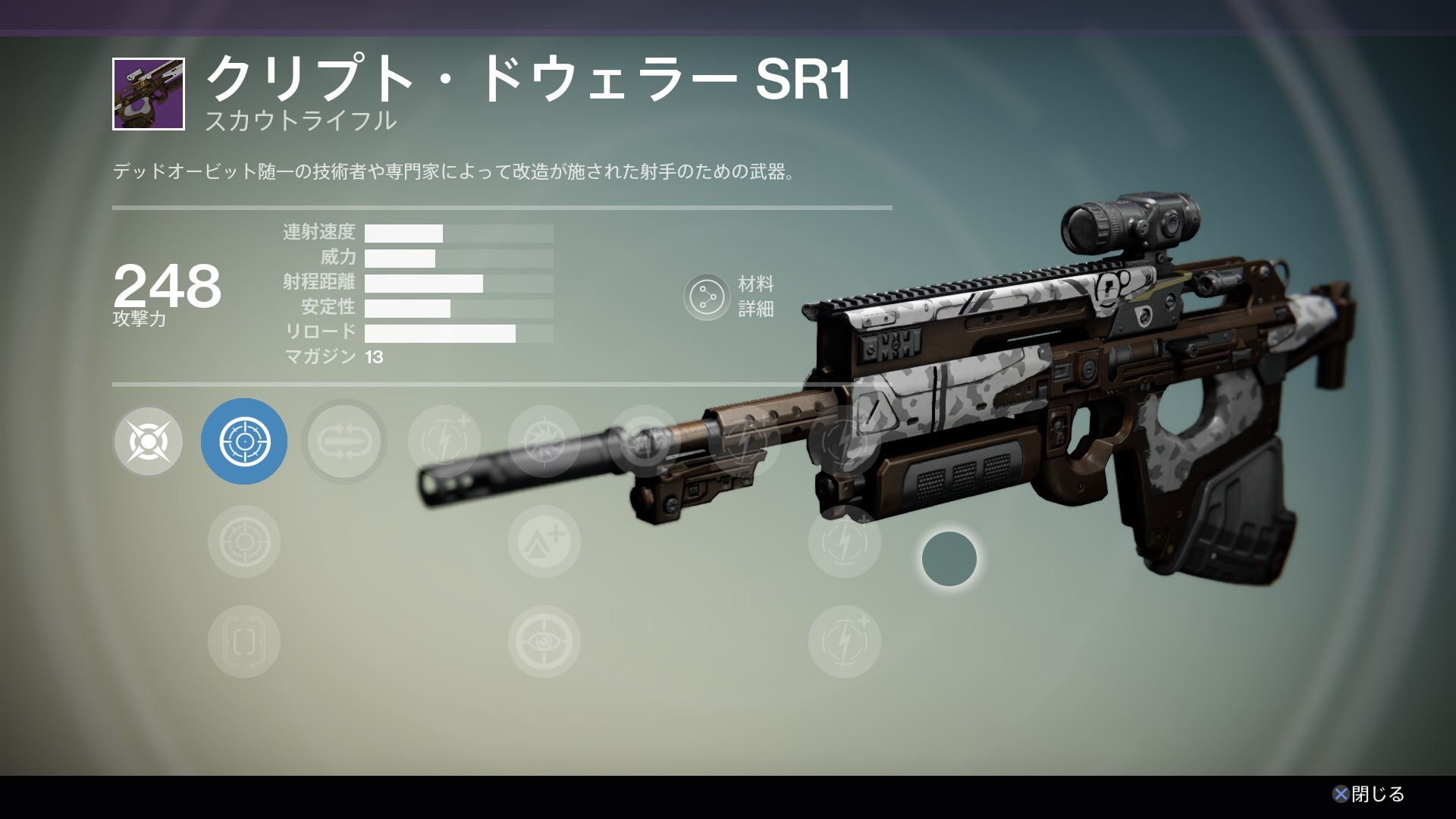Activate the bullet reload arrows perk
Image resolution: width=1456 pixels, height=819 pixels.
tap(344, 441)
